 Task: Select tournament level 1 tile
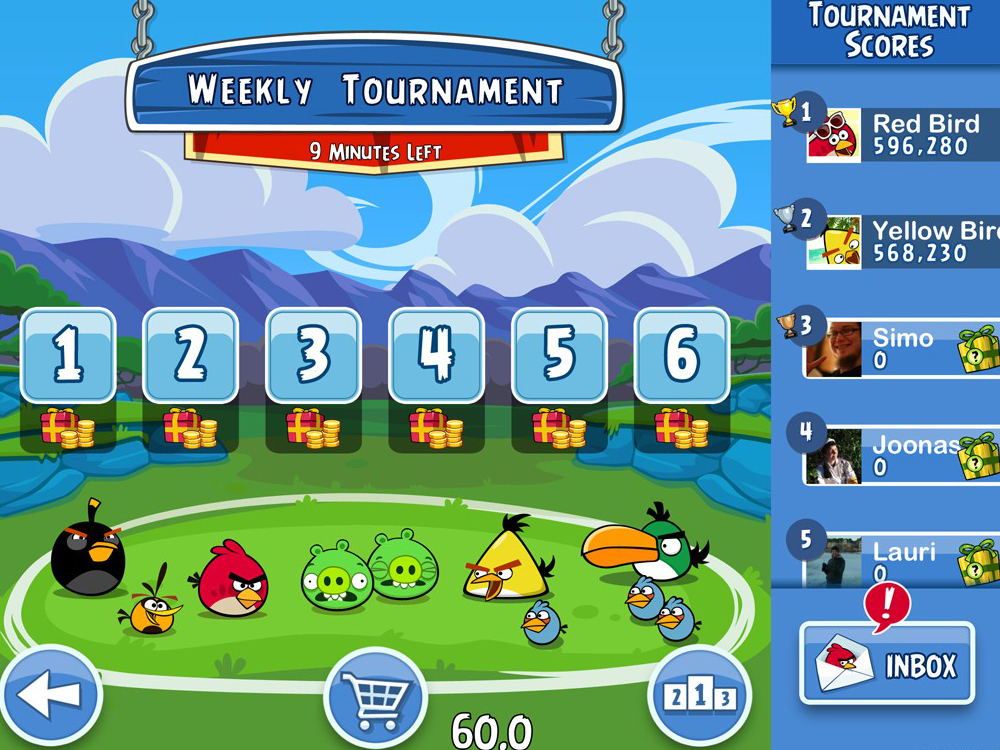(68, 356)
